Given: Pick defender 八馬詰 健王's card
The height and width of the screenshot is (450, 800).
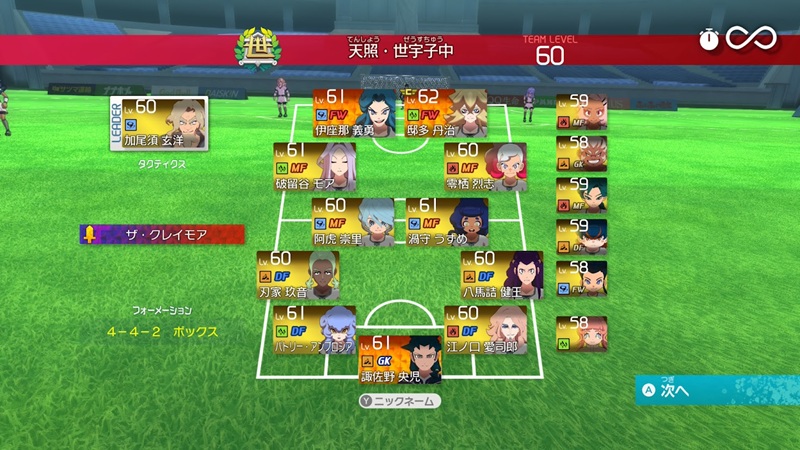Looking at the screenshot, I should [501, 275].
